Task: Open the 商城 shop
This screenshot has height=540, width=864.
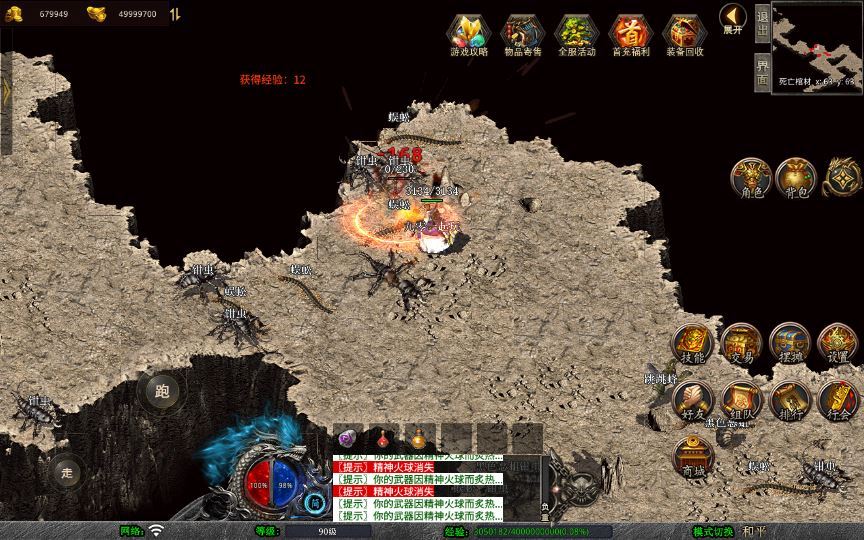Action: coord(692,457)
